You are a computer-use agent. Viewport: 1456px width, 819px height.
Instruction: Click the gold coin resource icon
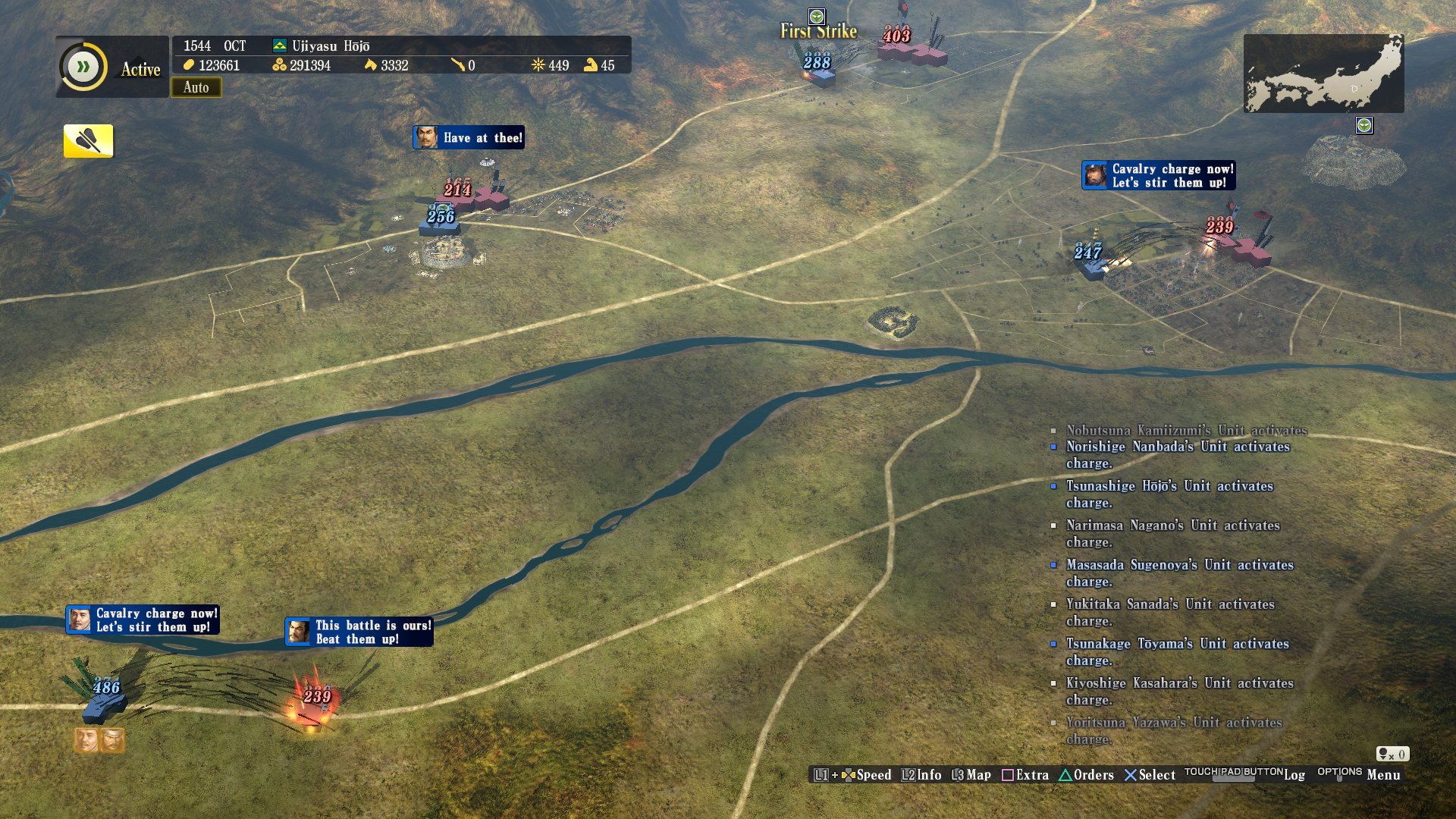pyautogui.click(x=188, y=66)
